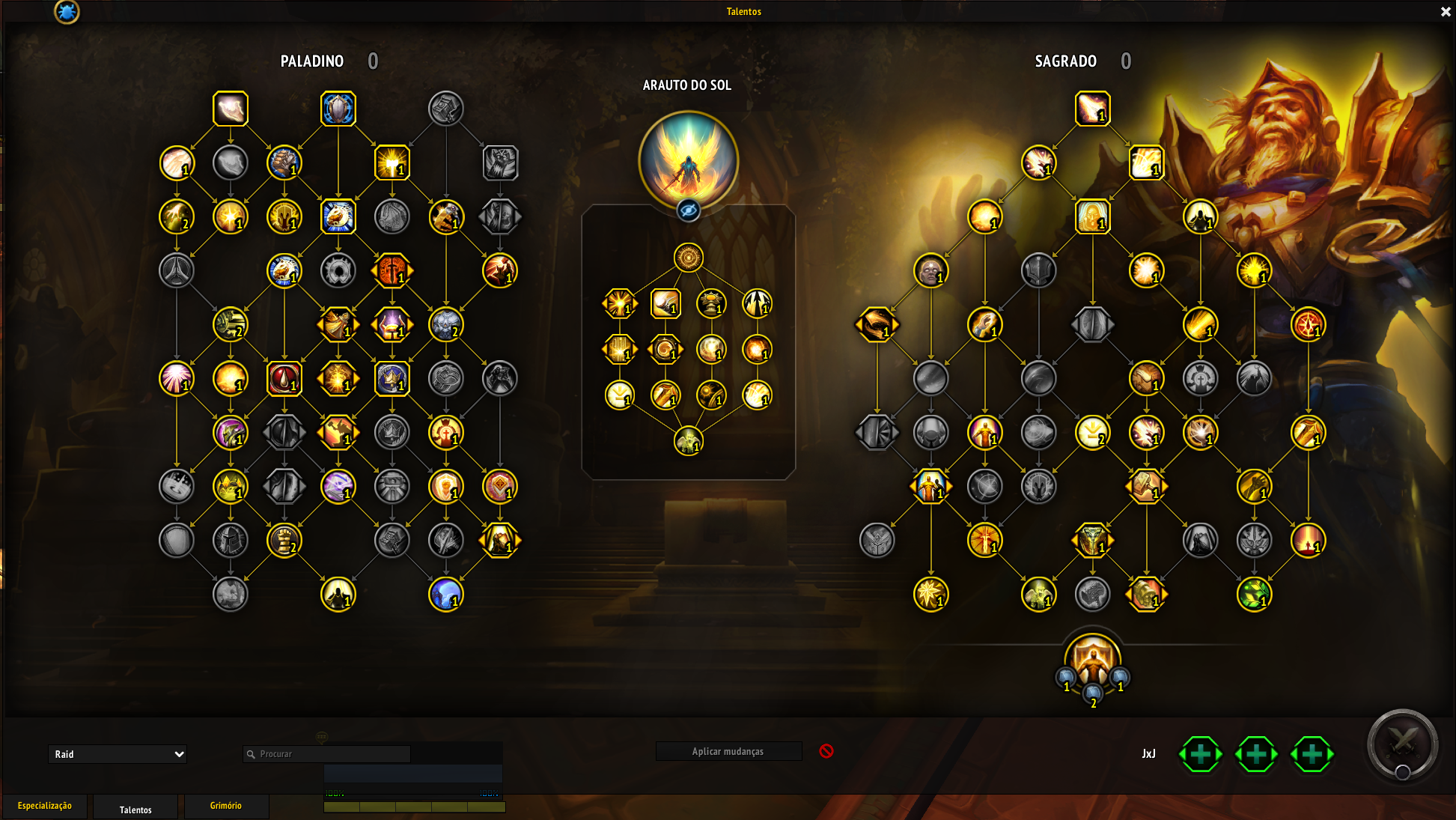Viewport: 1456px width, 820px height.
Task: Click the Aplicar mudanças button
Action: point(728,751)
